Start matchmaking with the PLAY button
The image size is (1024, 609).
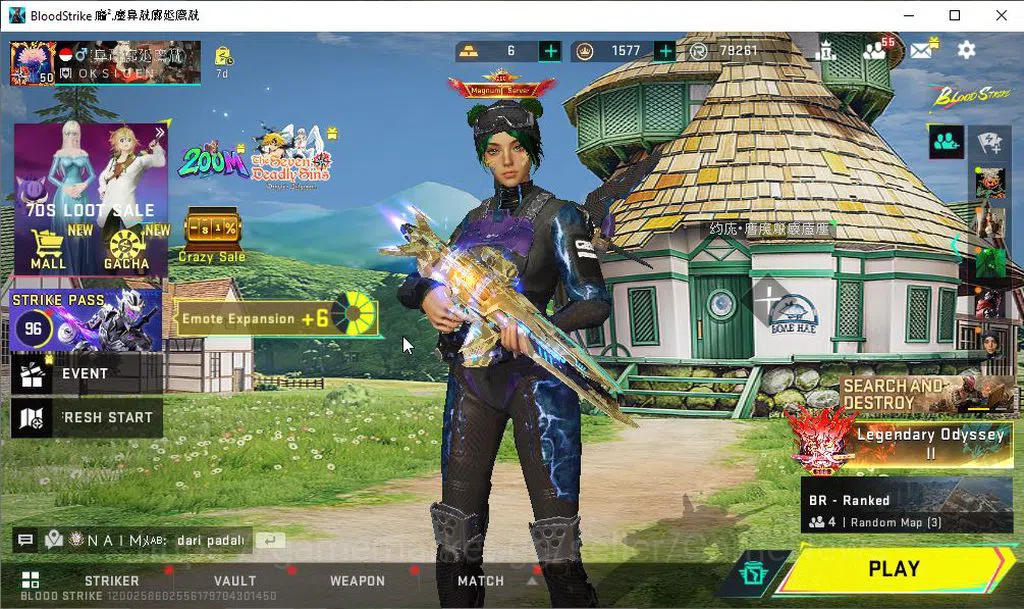click(x=893, y=569)
